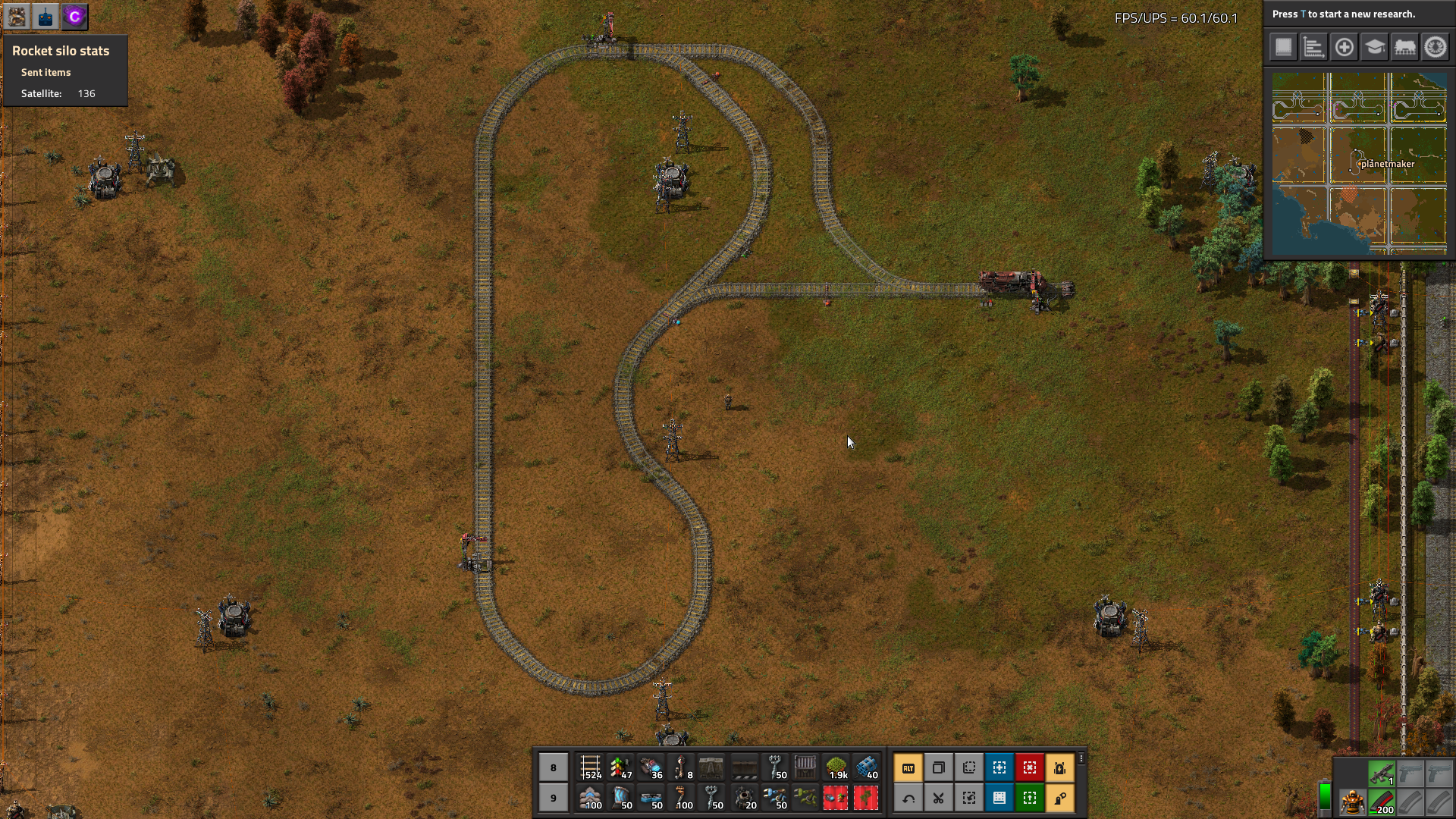Open quickbar page selector 9
This screenshot has width=1456, height=819.
553,798
